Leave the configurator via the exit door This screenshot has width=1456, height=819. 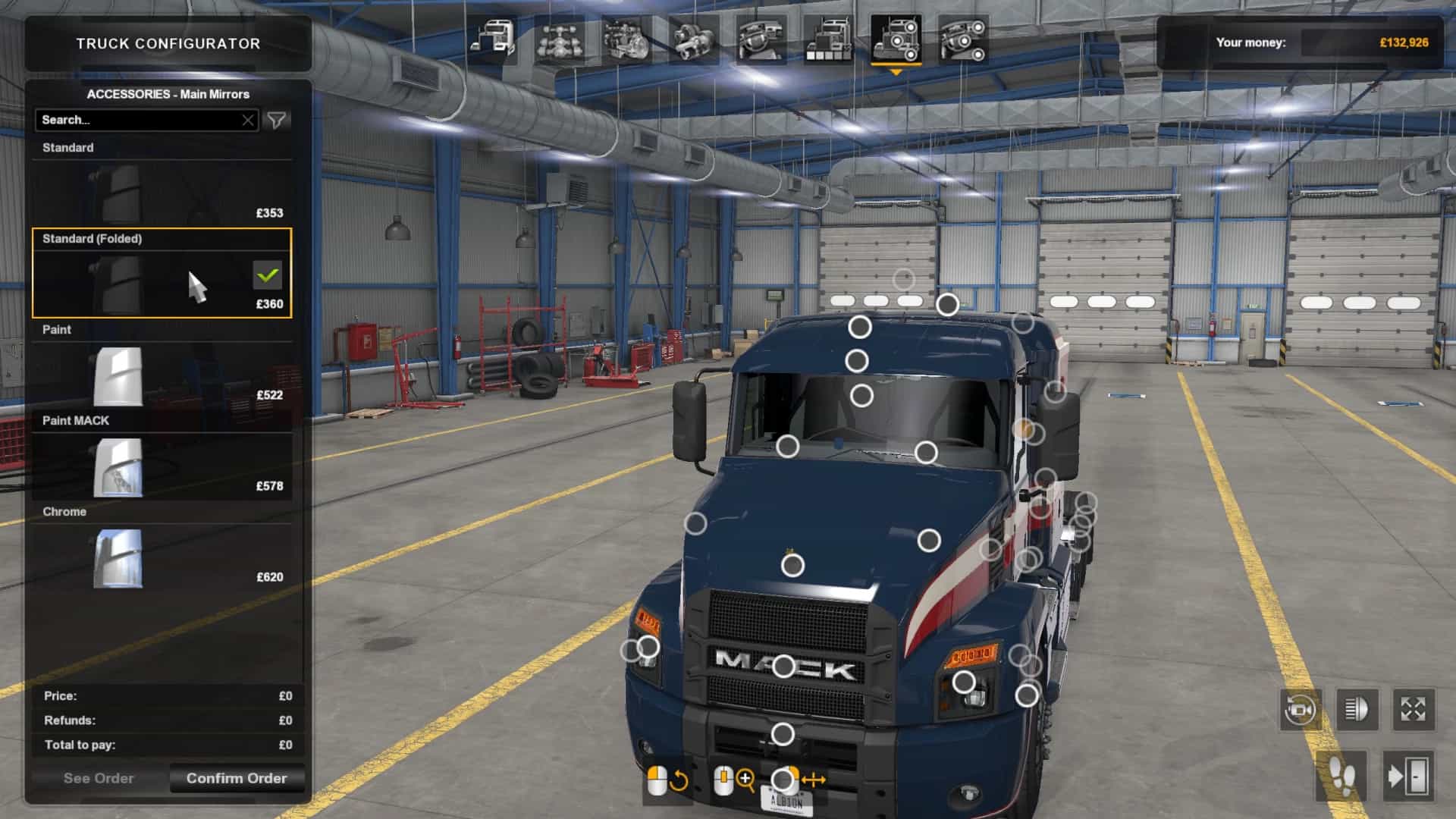click(x=1408, y=777)
